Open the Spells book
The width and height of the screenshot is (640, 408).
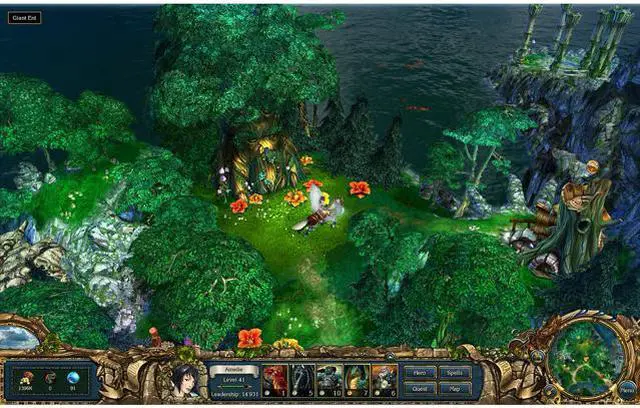pos(454,371)
